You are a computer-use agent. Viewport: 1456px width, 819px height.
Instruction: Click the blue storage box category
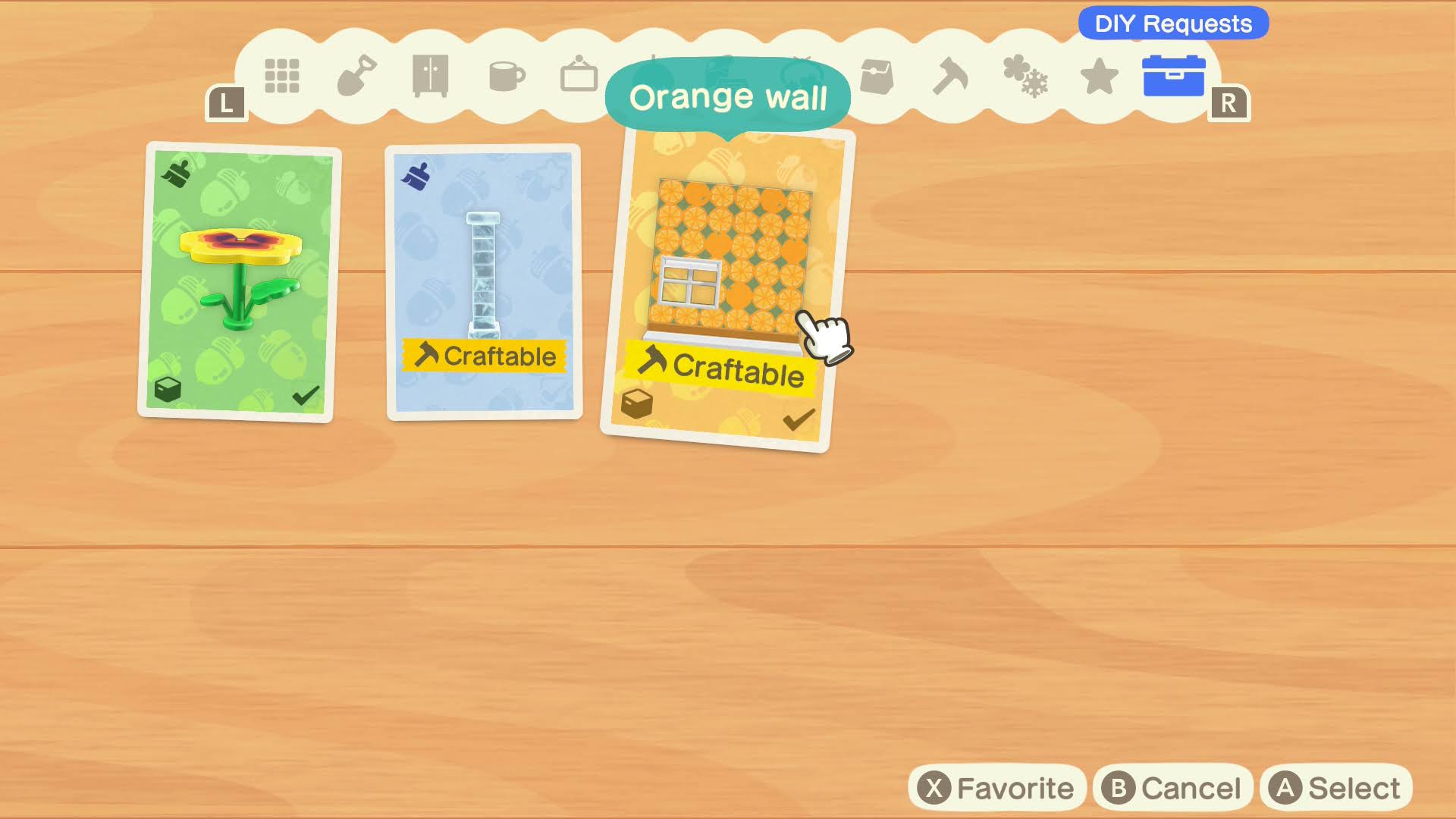click(1172, 76)
